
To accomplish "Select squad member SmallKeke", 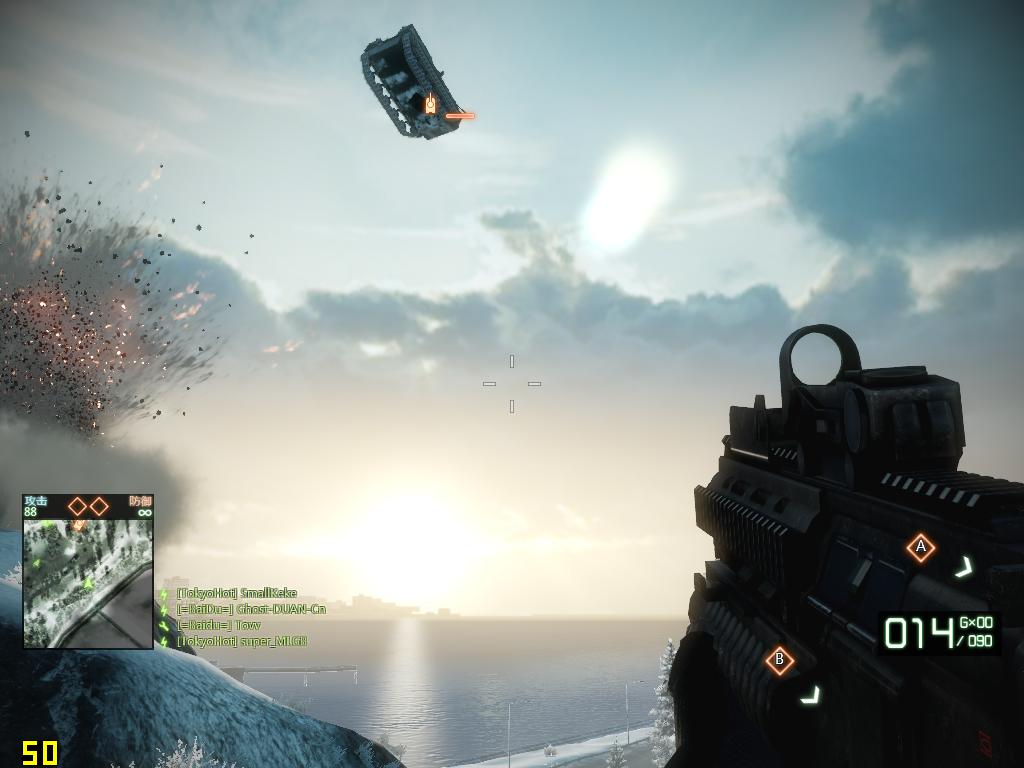I will click(x=236, y=593).
